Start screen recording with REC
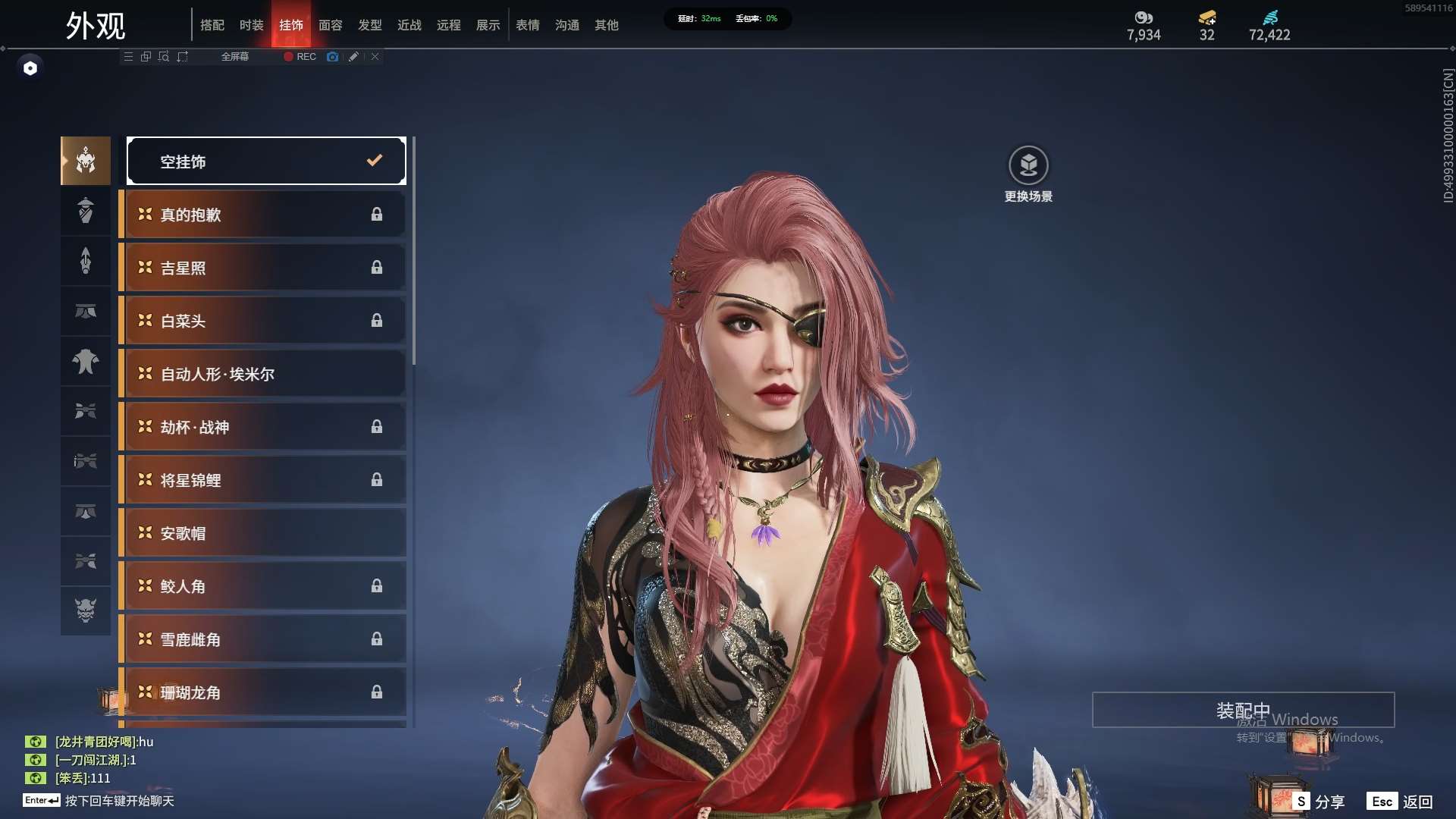The image size is (1456, 819). tap(300, 57)
